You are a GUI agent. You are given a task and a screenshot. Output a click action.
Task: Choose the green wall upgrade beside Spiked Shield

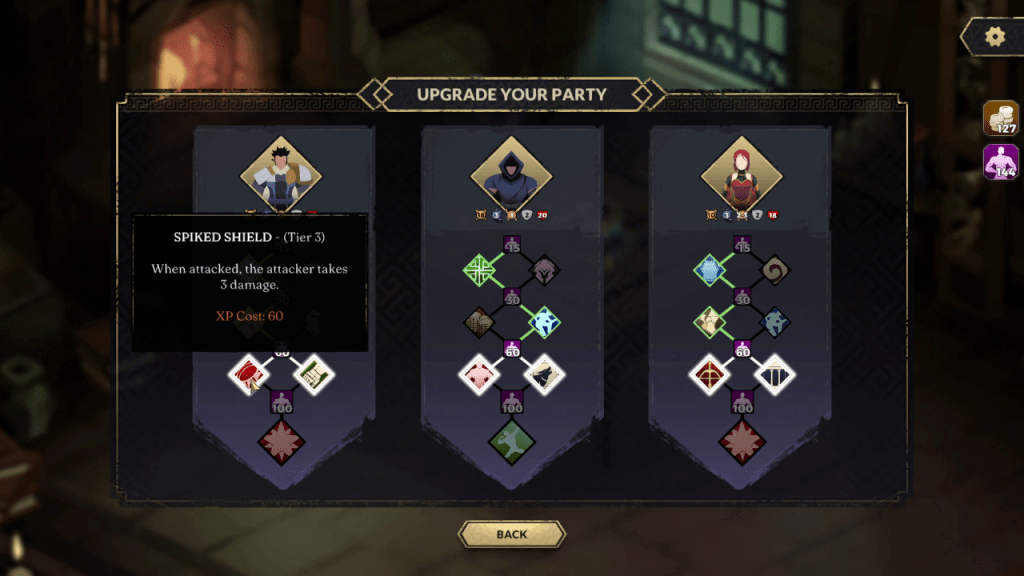pos(316,375)
